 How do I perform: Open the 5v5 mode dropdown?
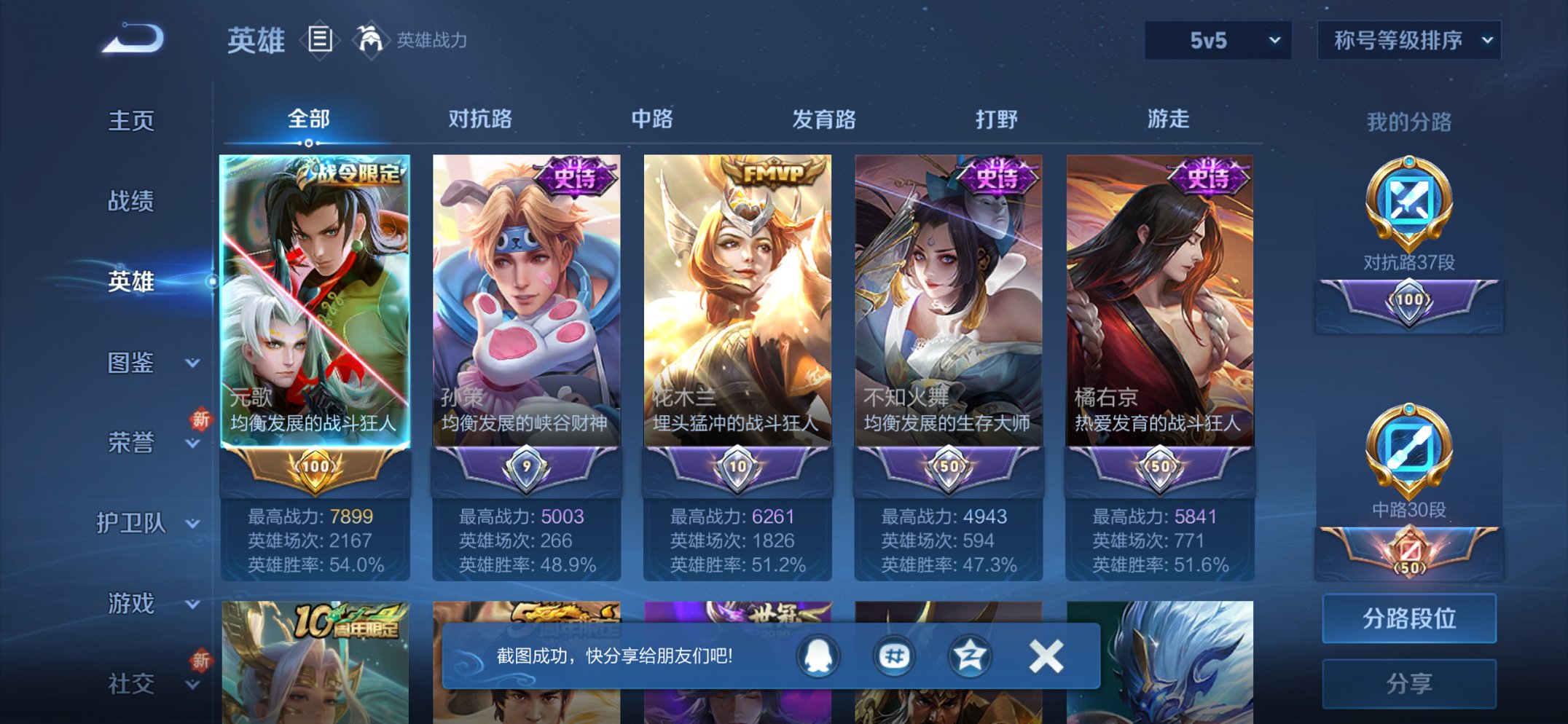[1215, 42]
